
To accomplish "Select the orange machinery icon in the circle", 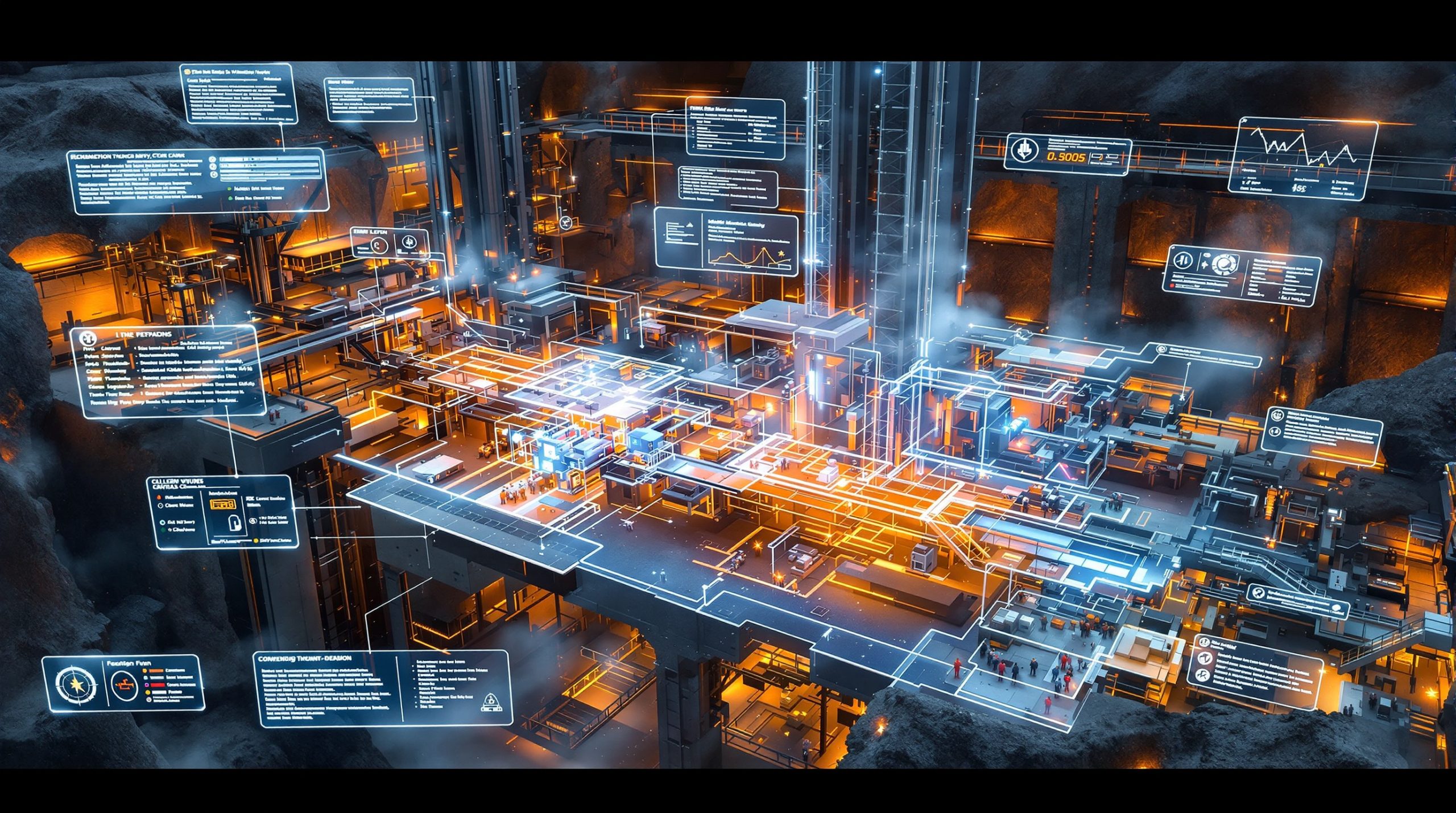I will coord(123,685).
